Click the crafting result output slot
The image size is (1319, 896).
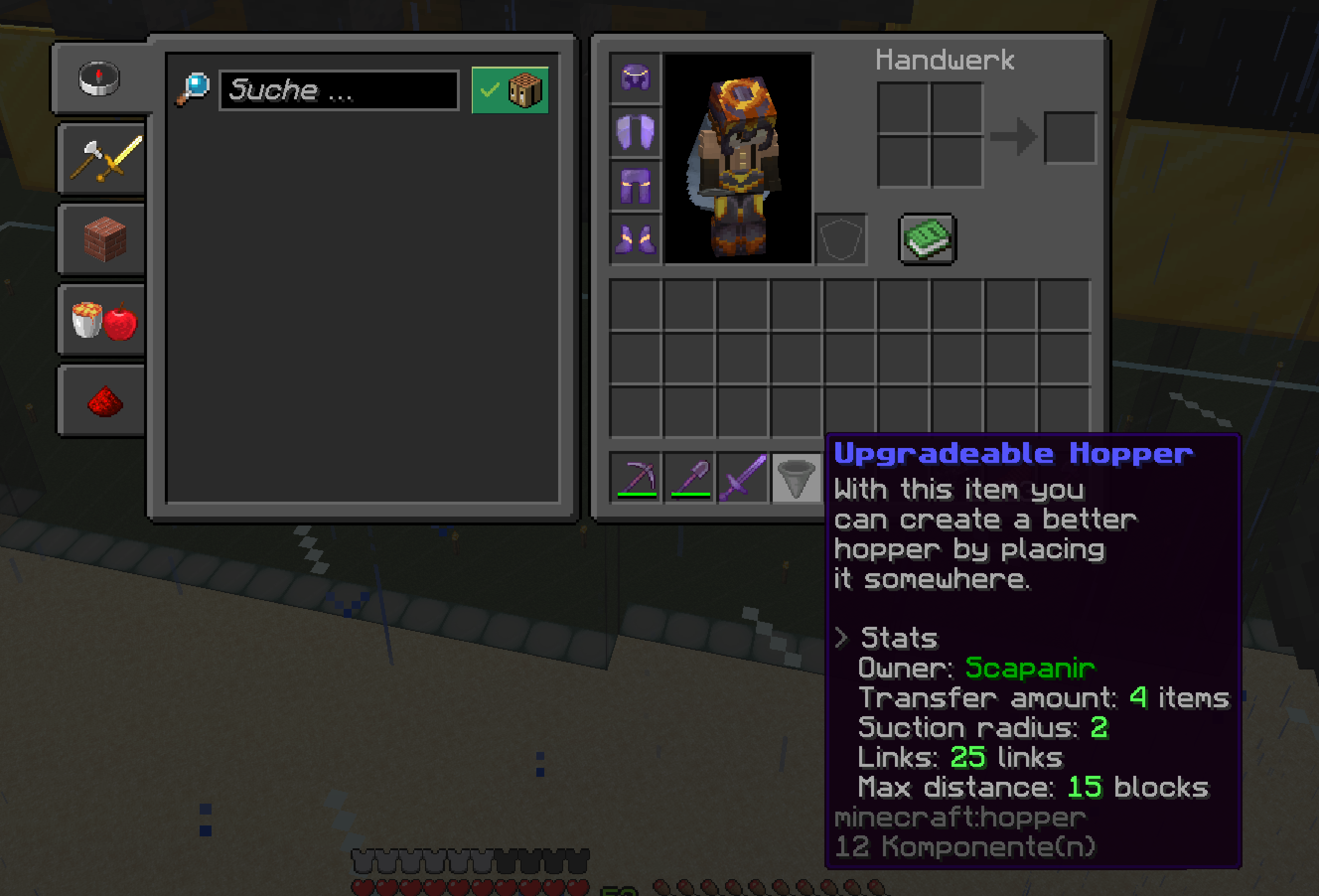point(1070,138)
